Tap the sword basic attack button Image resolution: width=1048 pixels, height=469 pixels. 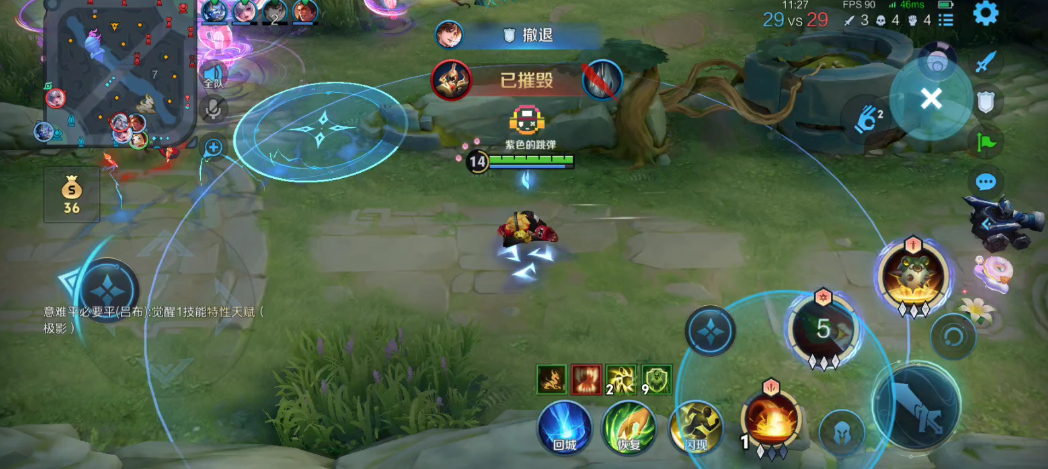click(916, 405)
